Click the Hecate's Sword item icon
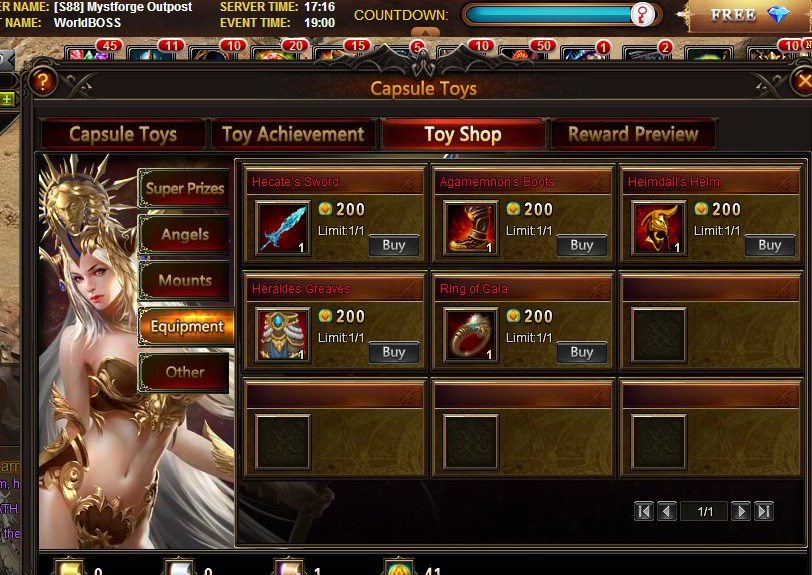 (283, 228)
